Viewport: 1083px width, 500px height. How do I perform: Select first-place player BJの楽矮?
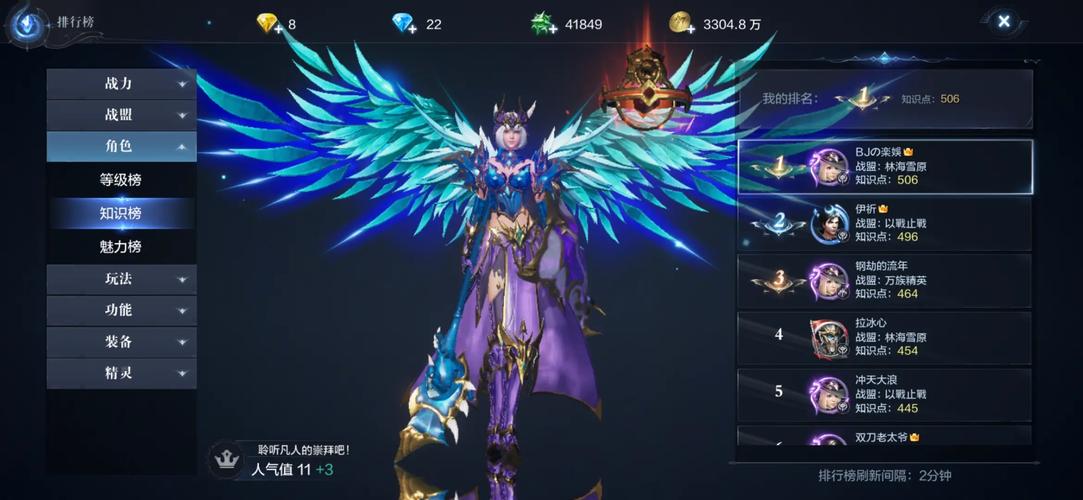coord(885,166)
